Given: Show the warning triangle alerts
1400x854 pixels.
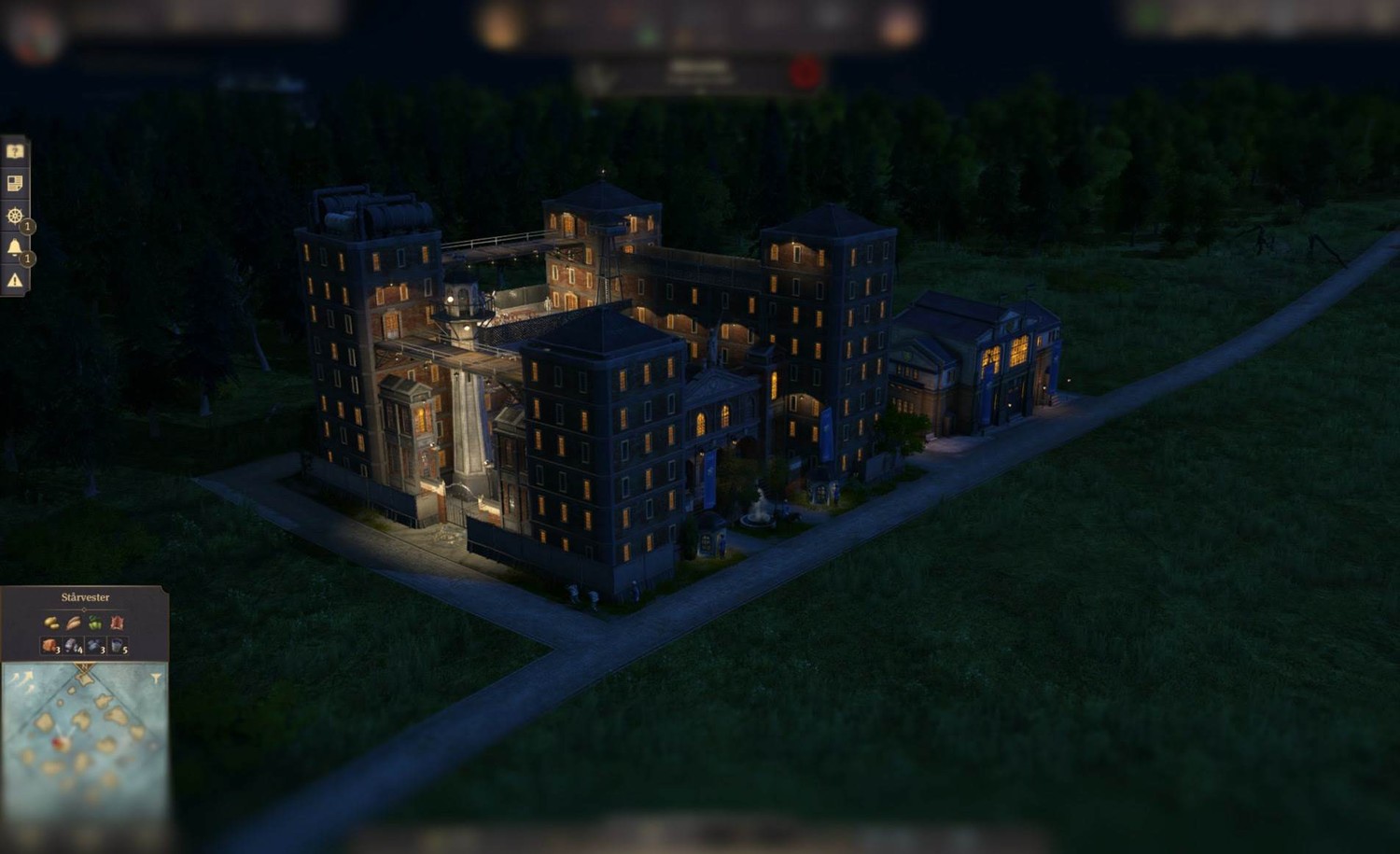Looking at the screenshot, I should point(15,279).
